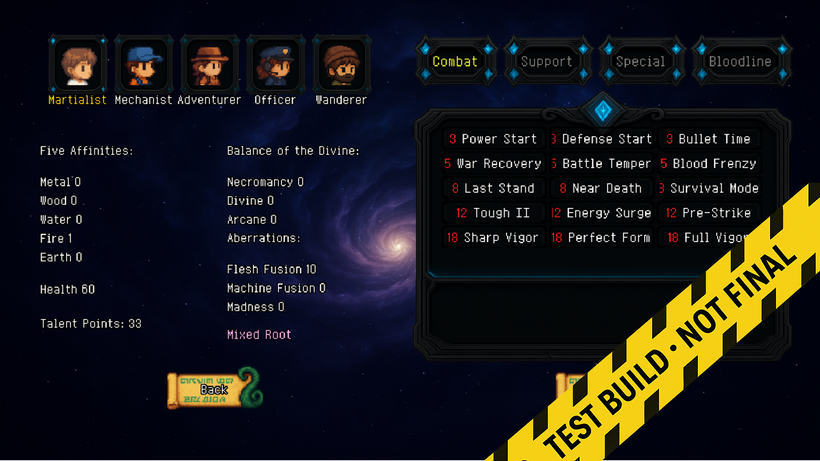This screenshot has width=820, height=461.
Task: Click the Back scroll button
Action: tap(213, 389)
